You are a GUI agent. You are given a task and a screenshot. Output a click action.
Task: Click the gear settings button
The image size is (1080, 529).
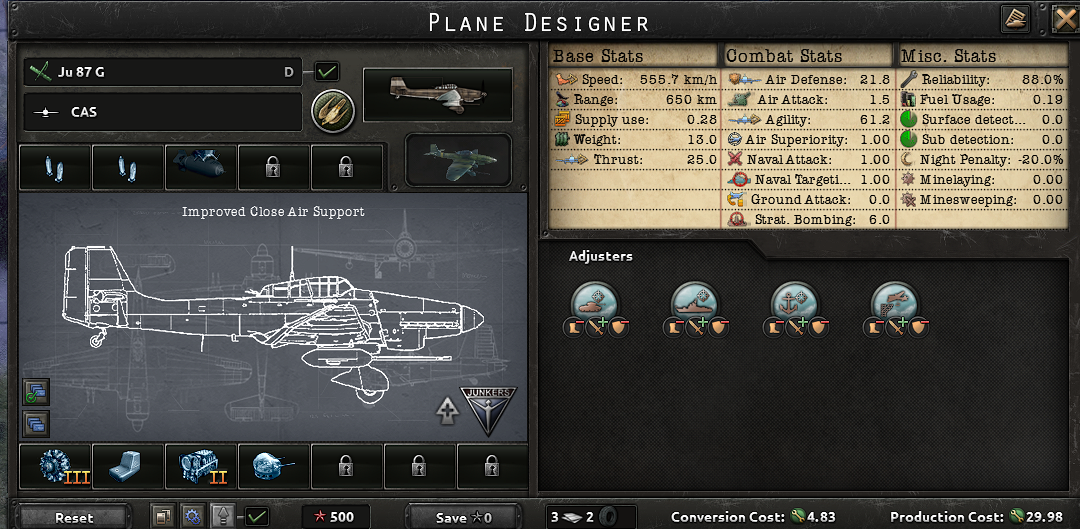(192, 517)
